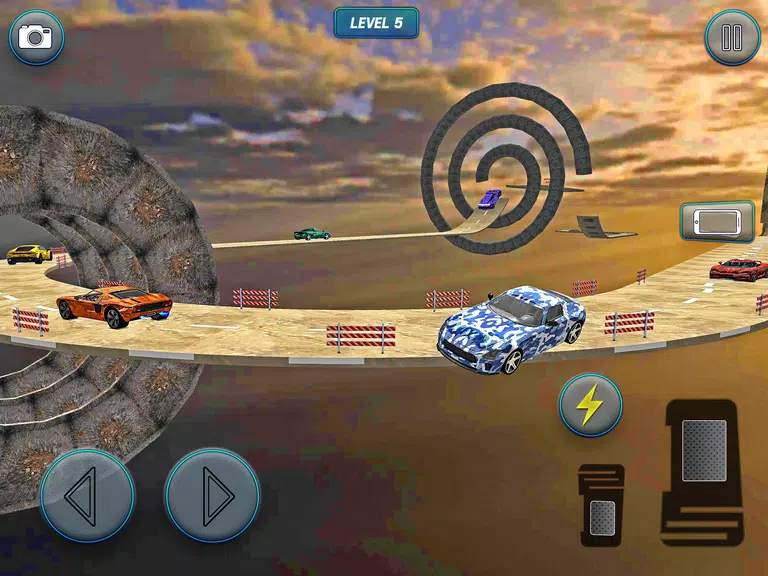Steer right with the right arrow button
The image size is (768, 576).
[x=212, y=495]
